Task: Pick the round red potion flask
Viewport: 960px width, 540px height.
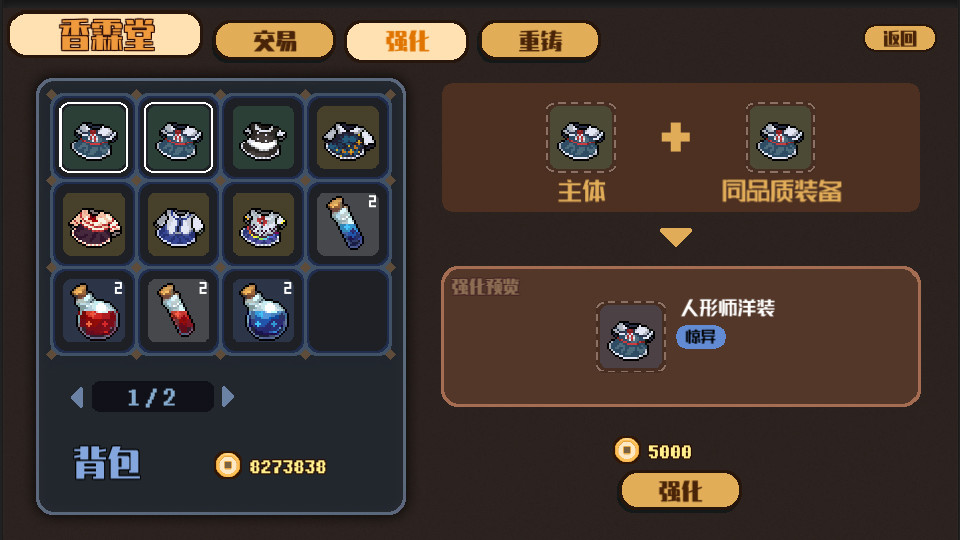Action: (x=94, y=310)
